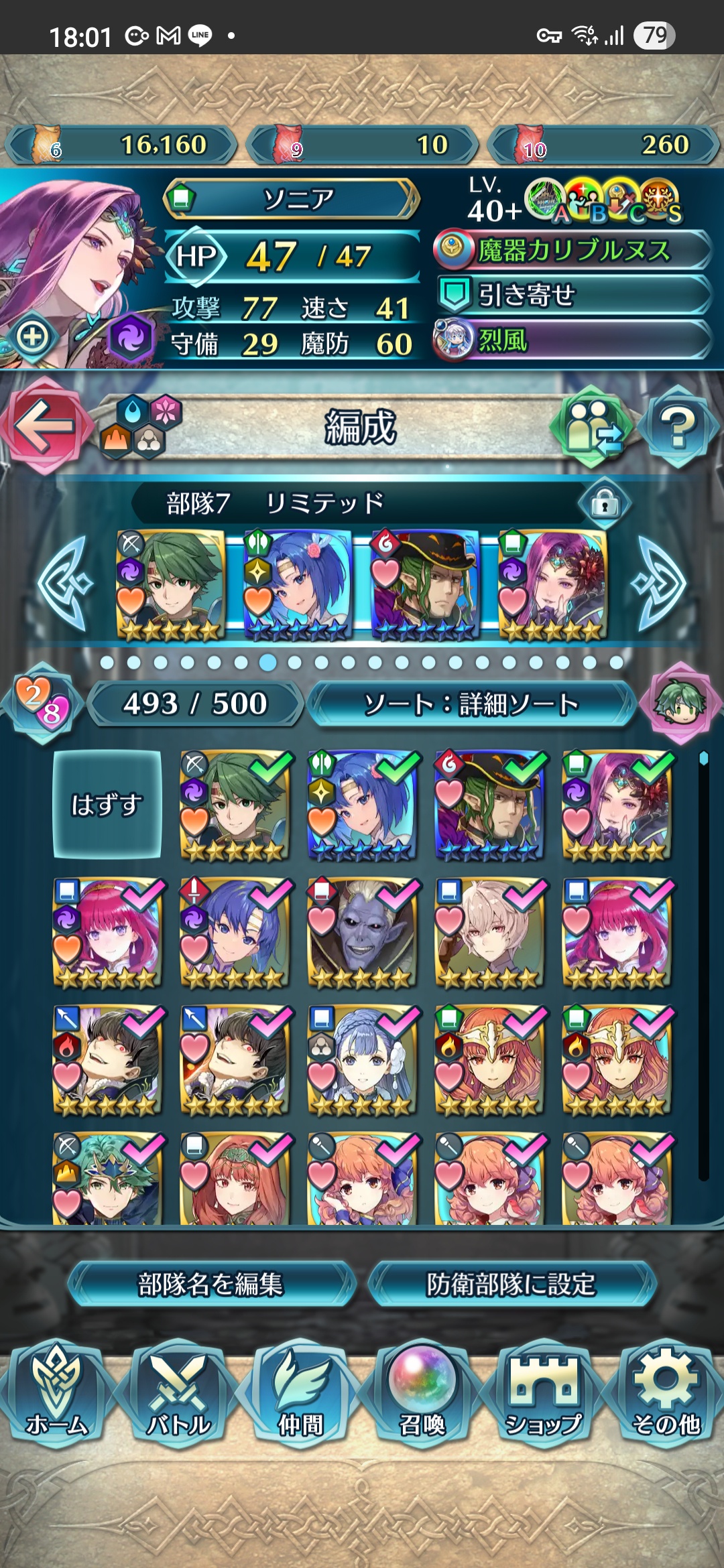
Task: Open the その他 misc settings menu
Action: [x=666, y=1392]
